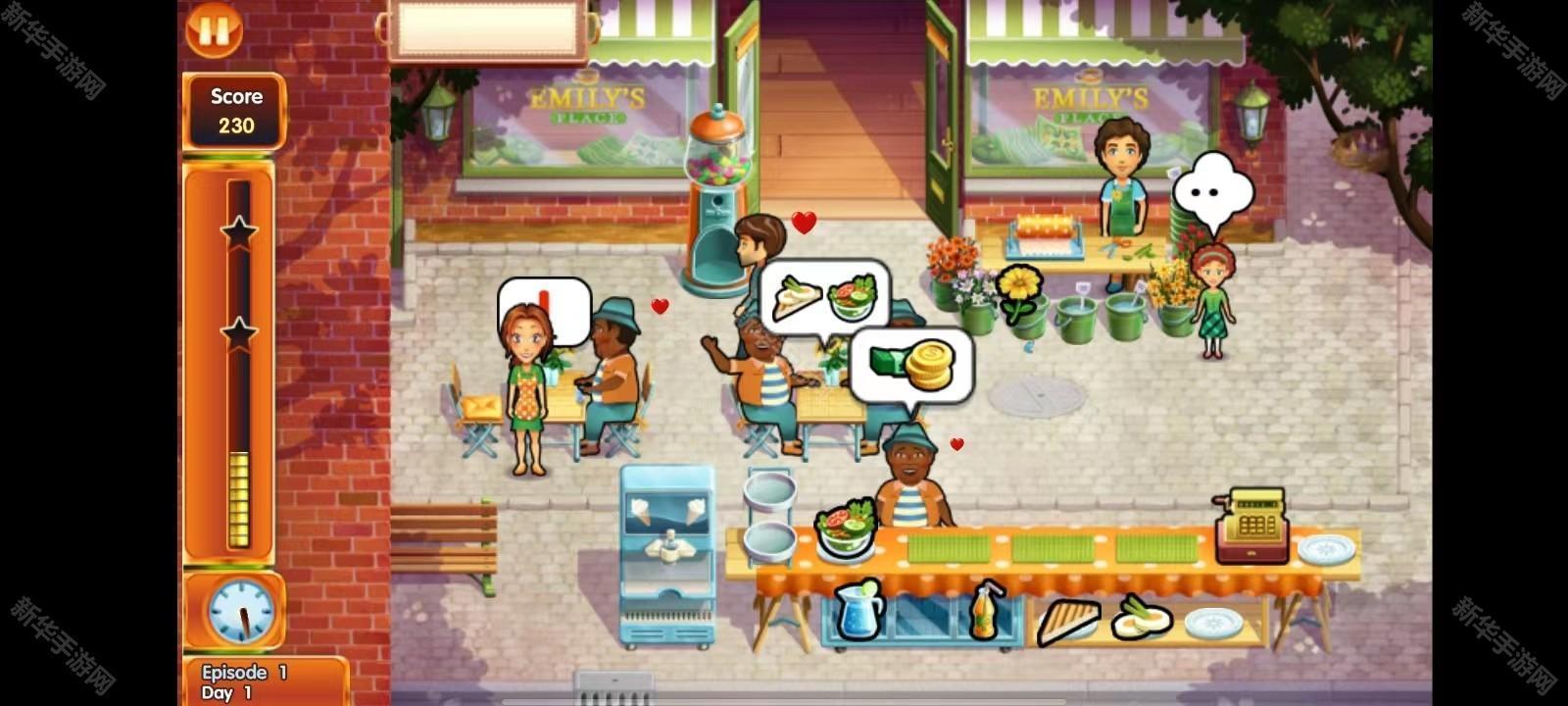The image size is (1568, 706).
Task: Pick up the salad bowl on the counter
Action: pos(845,530)
